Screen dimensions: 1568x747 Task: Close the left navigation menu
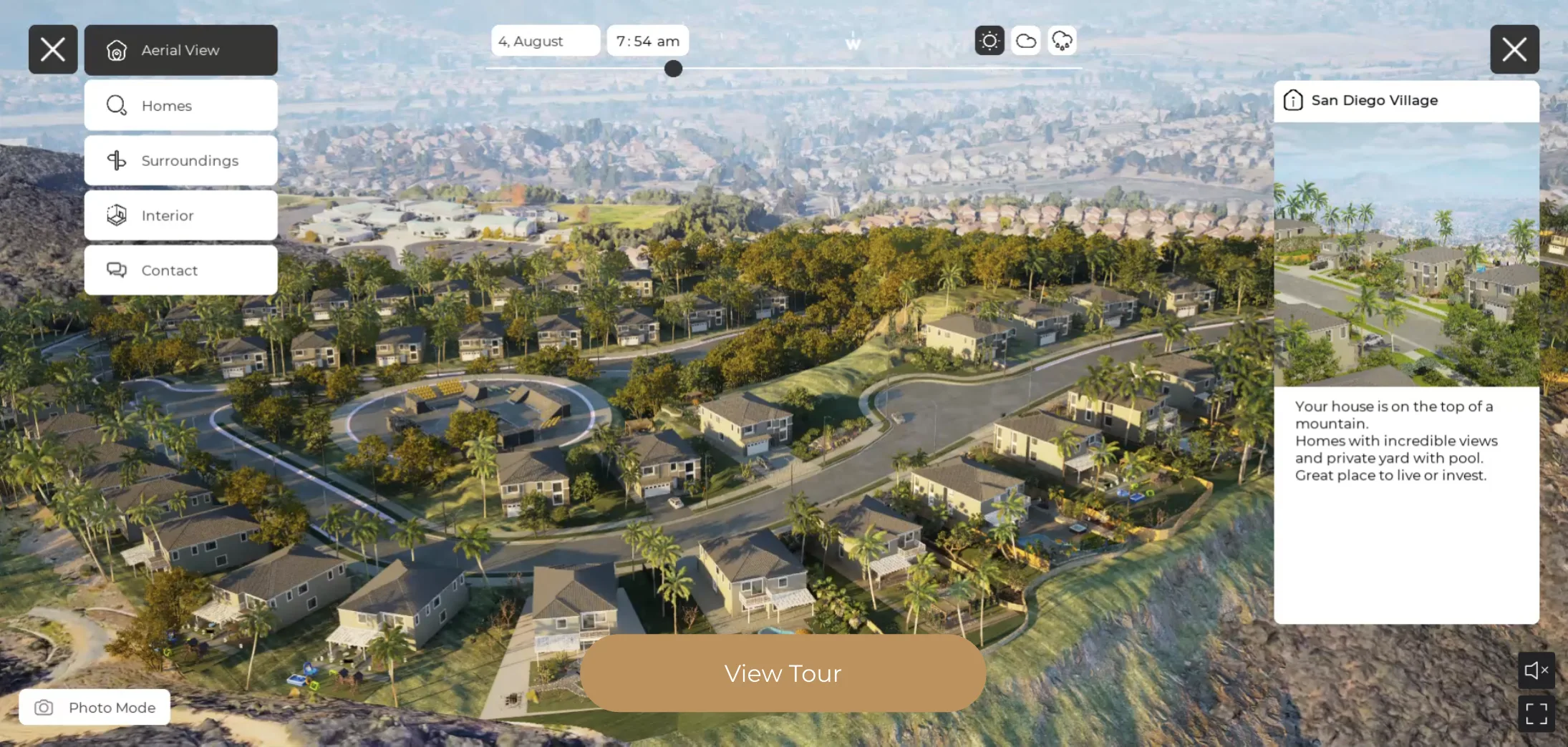pyautogui.click(x=53, y=49)
